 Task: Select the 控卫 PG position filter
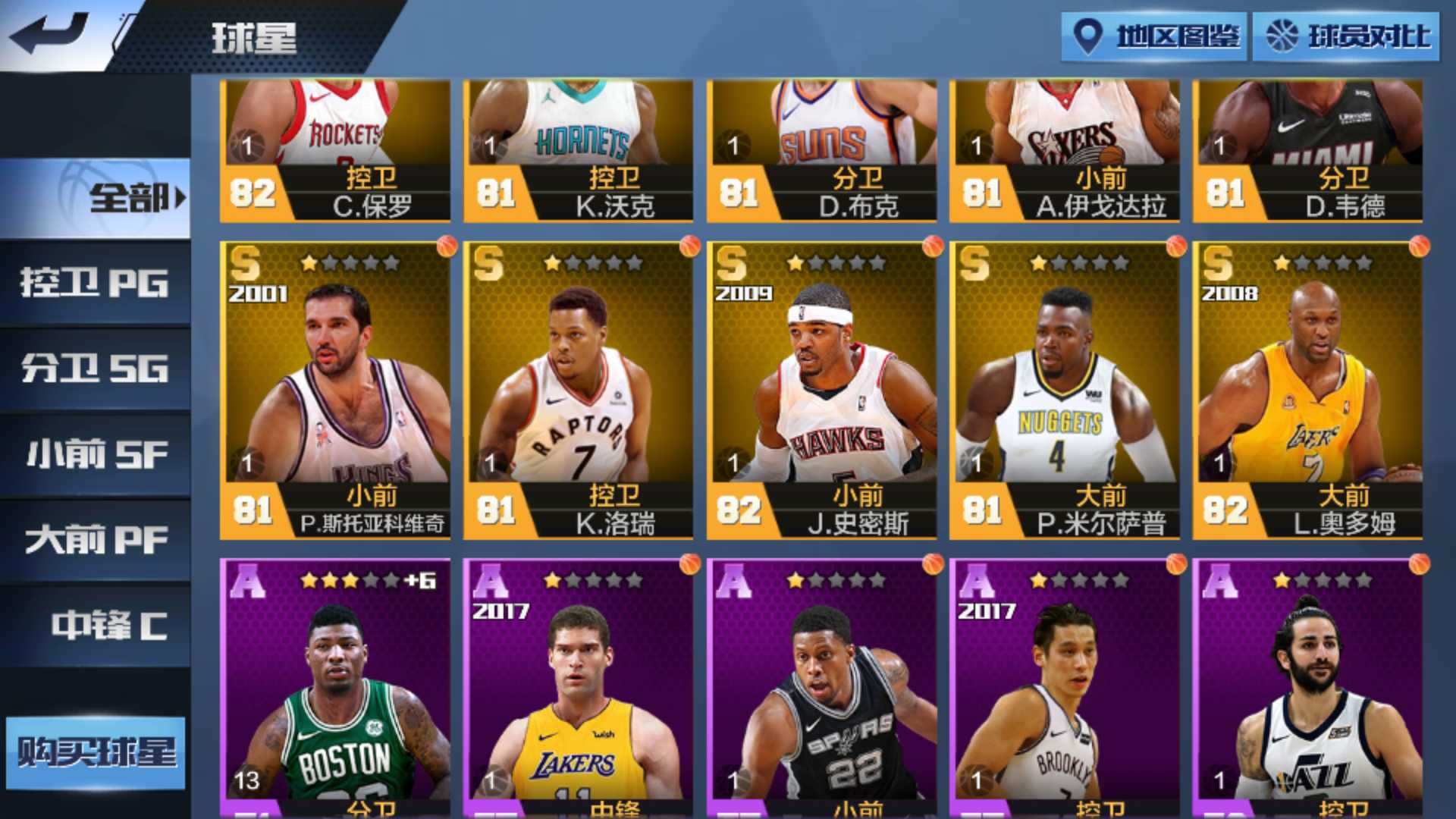coord(94,282)
